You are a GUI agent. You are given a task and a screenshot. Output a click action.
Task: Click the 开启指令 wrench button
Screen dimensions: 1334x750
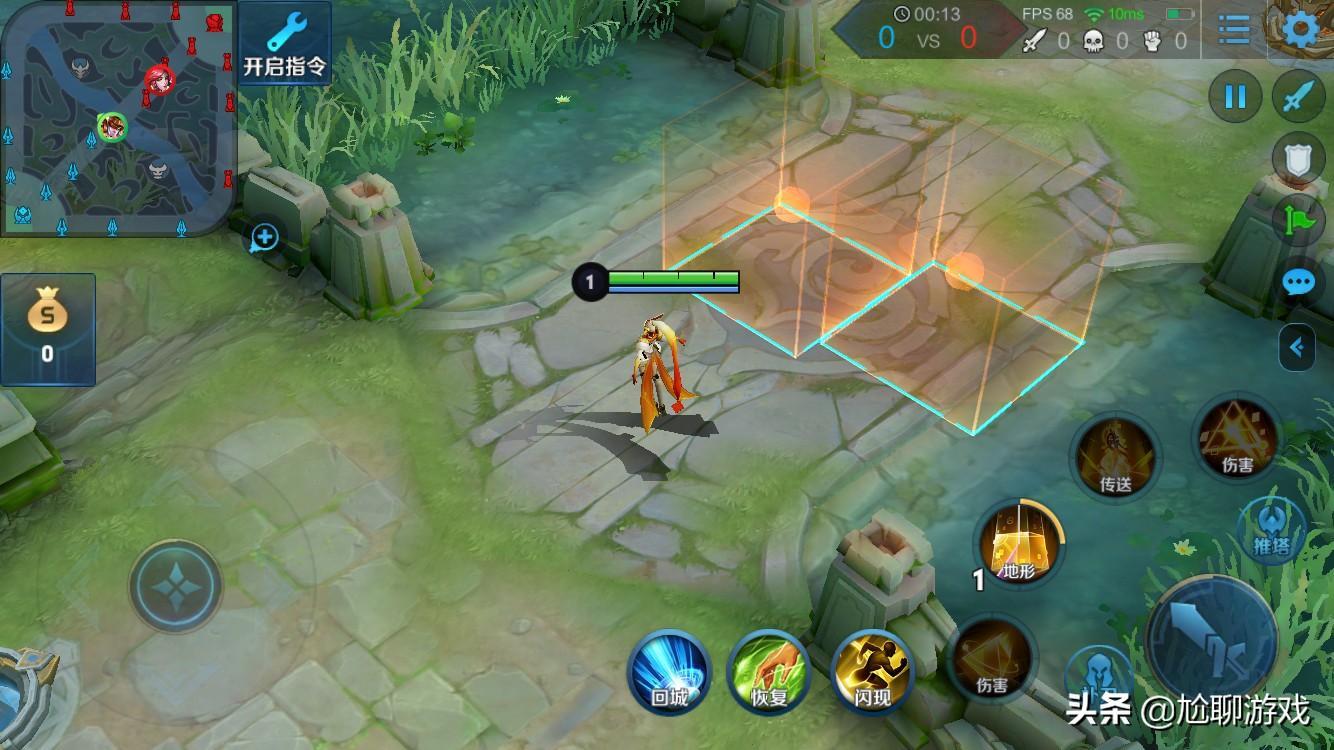285,43
